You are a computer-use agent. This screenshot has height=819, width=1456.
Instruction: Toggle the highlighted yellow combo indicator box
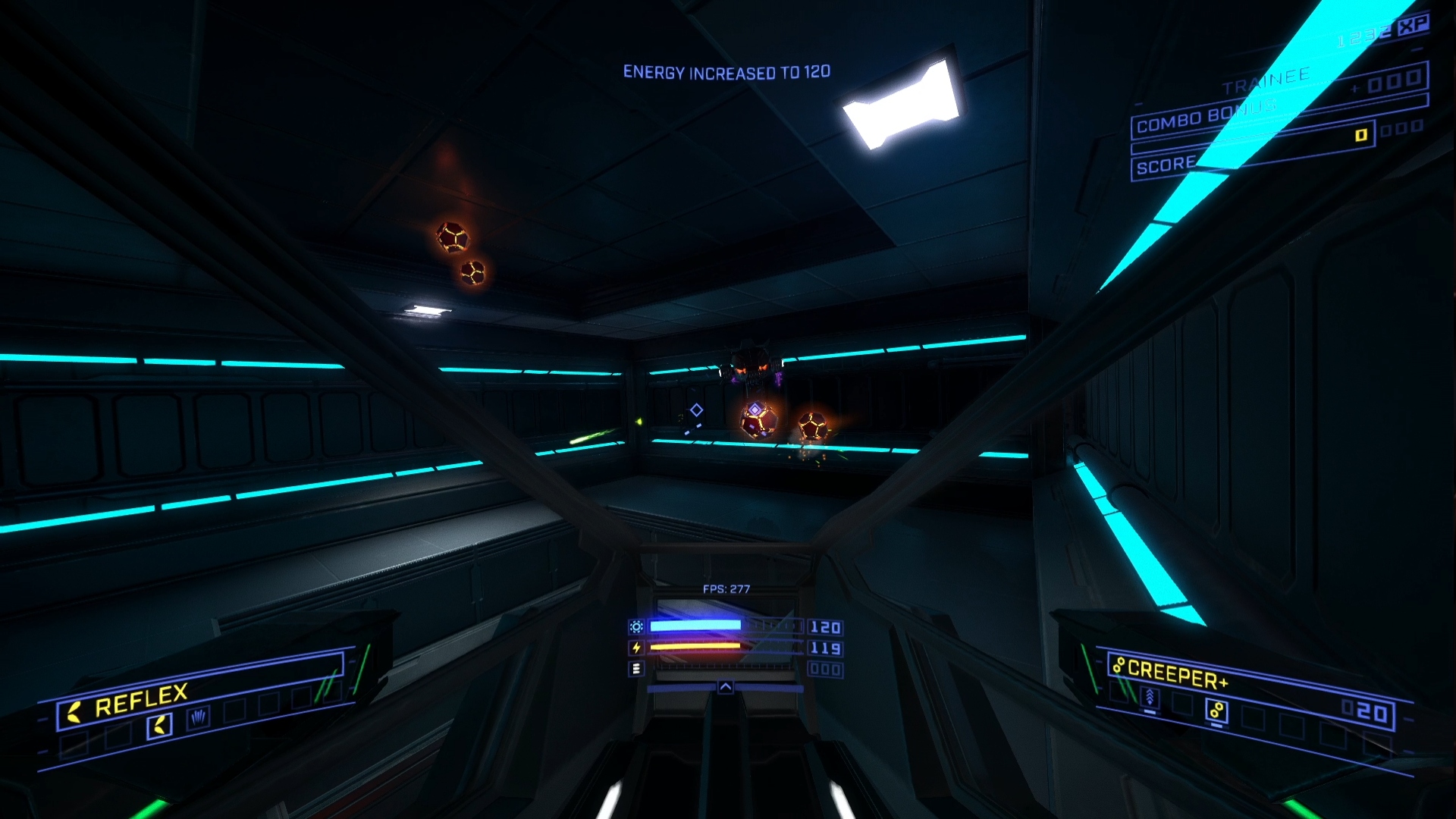tap(1362, 137)
